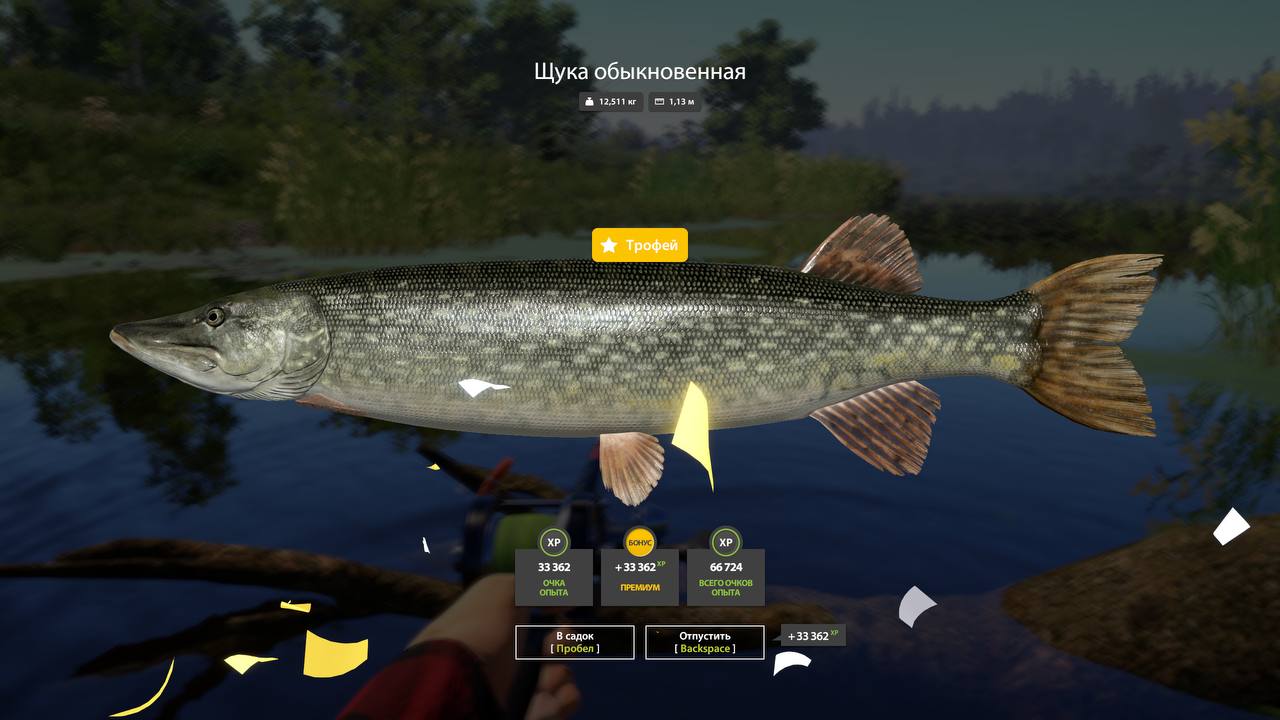Put the pike in the keepnet (В садок)
This screenshot has width=1280, height=720.
pos(575,642)
